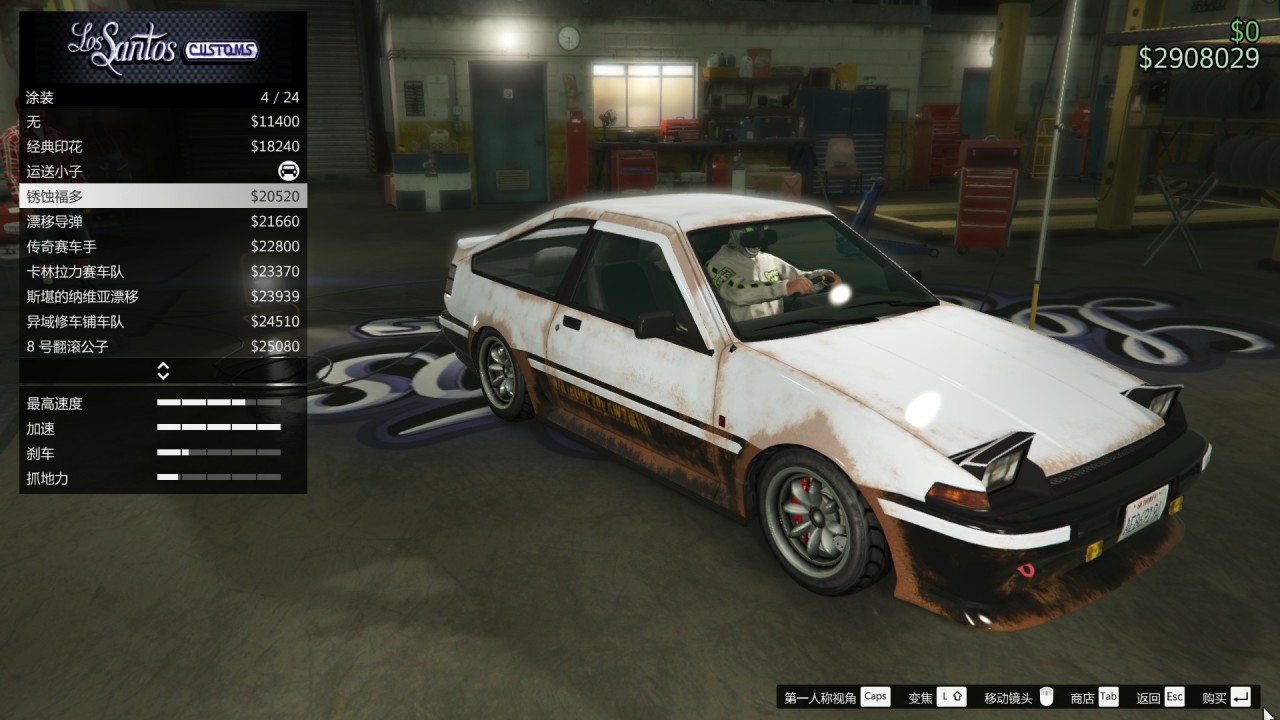This screenshot has height=720, width=1280.
Task: Click Caps key prompt for 第一人称视角
Action: pos(876,696)
